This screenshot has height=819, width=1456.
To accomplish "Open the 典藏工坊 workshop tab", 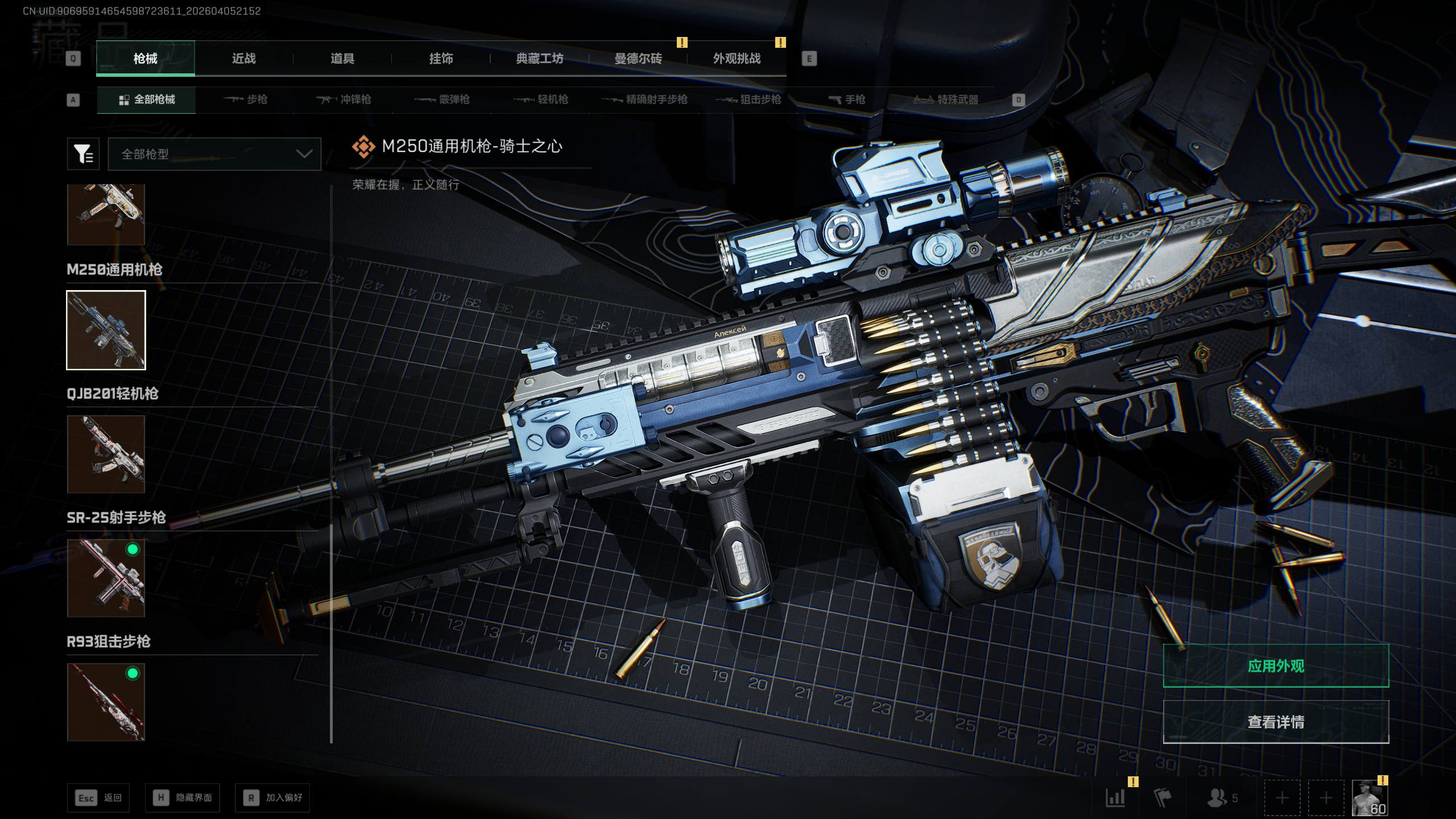I will pyautogui.click(x=539, y=59).
